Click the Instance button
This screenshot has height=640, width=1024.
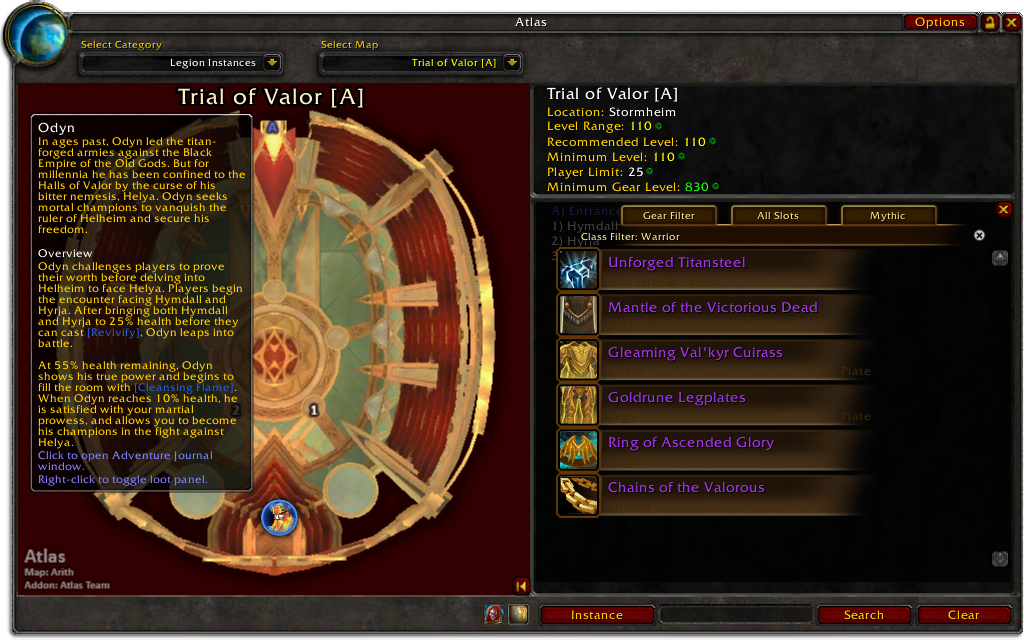pos(597,615)
